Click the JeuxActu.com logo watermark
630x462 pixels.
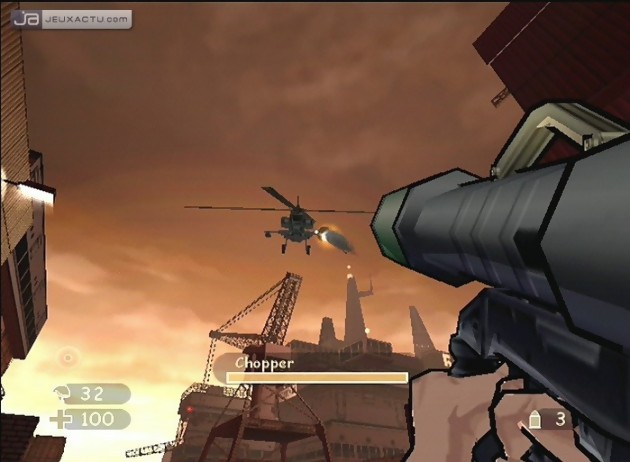[71, 18]
